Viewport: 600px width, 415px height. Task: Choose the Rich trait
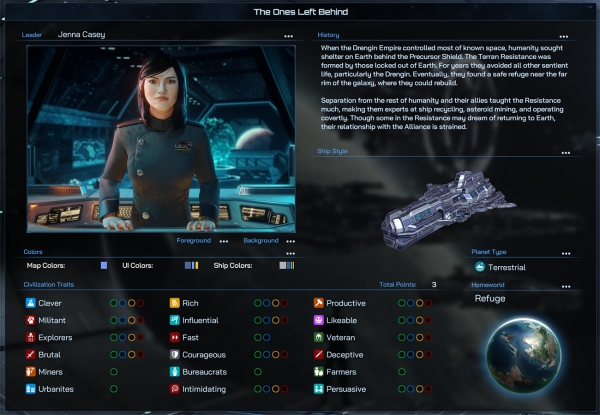189,302
